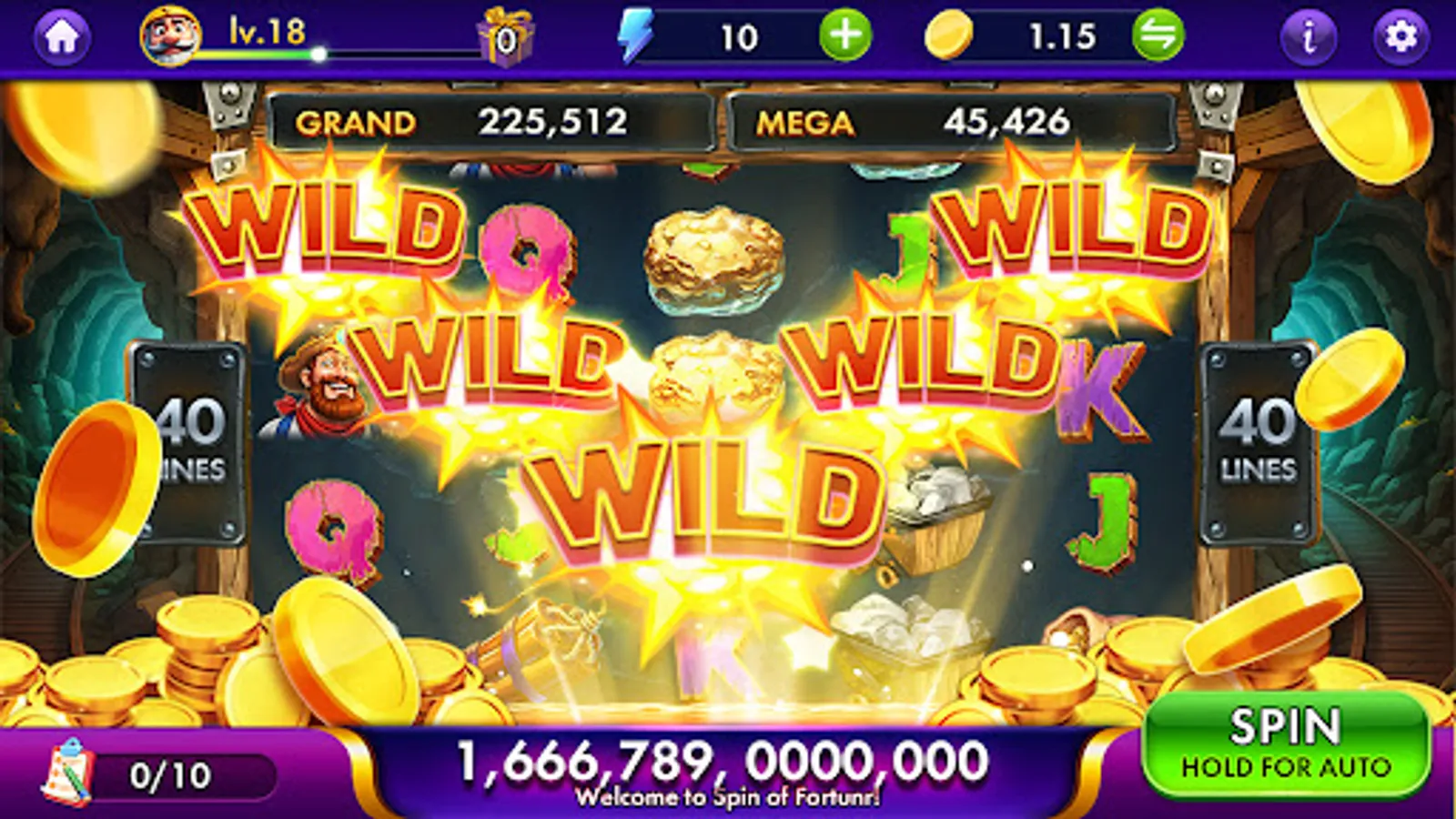Tap the miner character symbol on the reels
Screen dimensions: 1456x819
[328, 391]
